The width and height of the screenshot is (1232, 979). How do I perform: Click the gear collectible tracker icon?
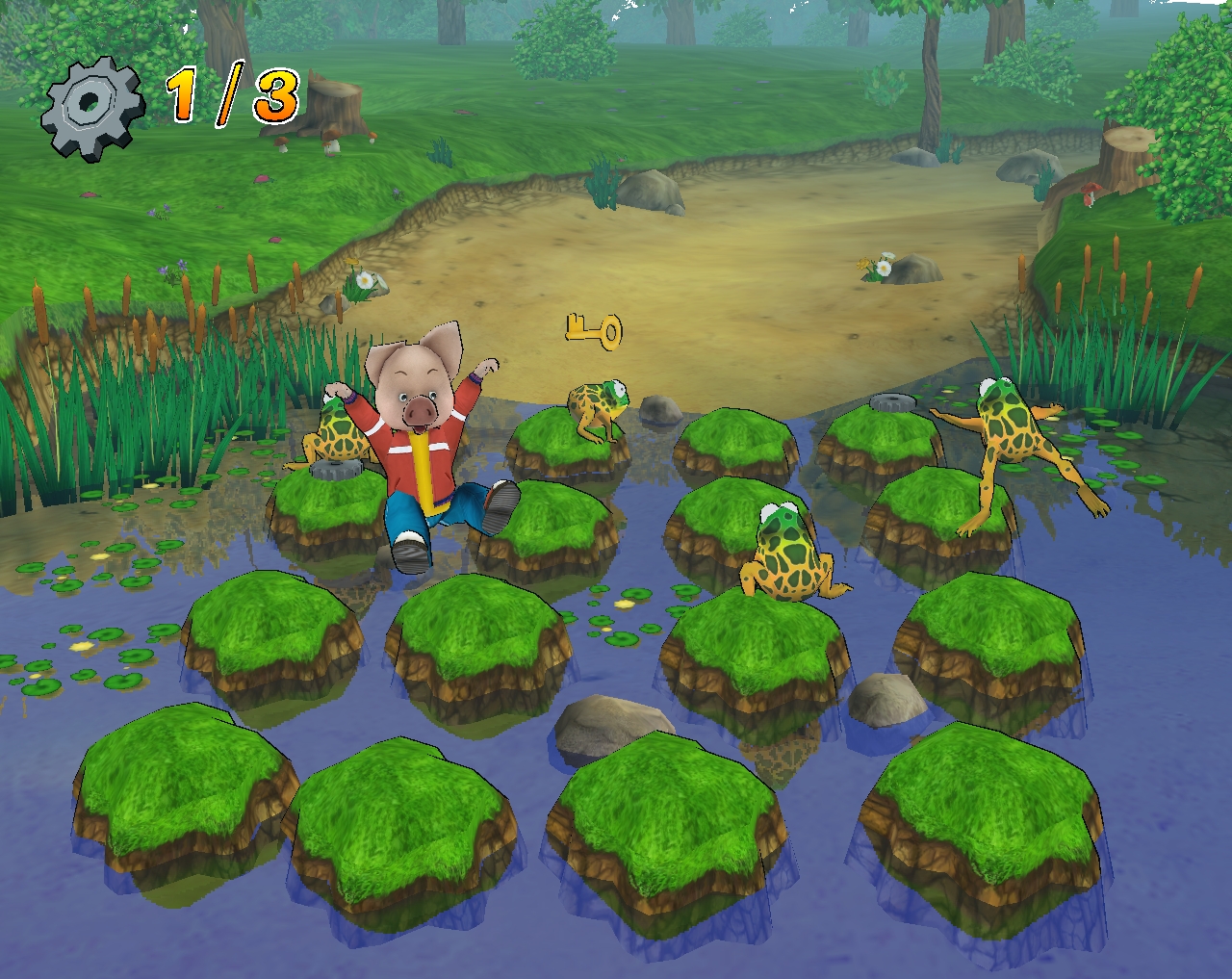[90, 105]
